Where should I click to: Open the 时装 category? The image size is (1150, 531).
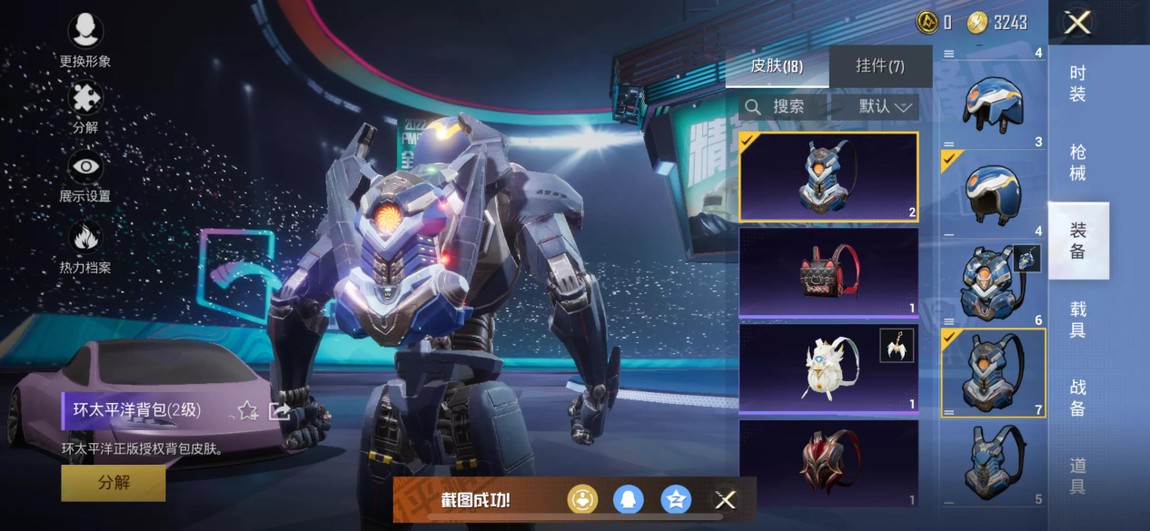[1078, 83]
